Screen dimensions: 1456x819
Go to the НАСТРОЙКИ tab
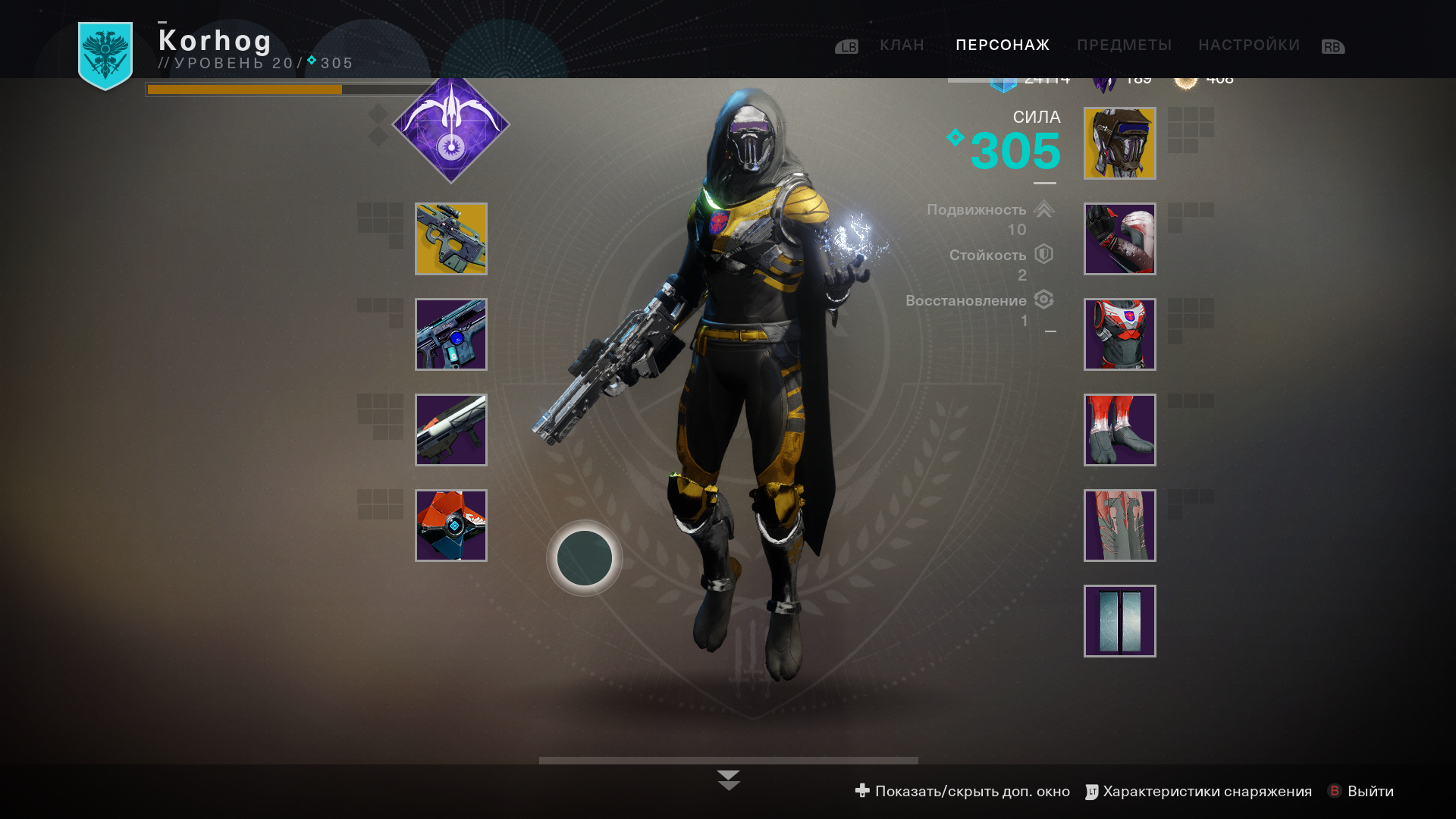[x=1248, y=45]
